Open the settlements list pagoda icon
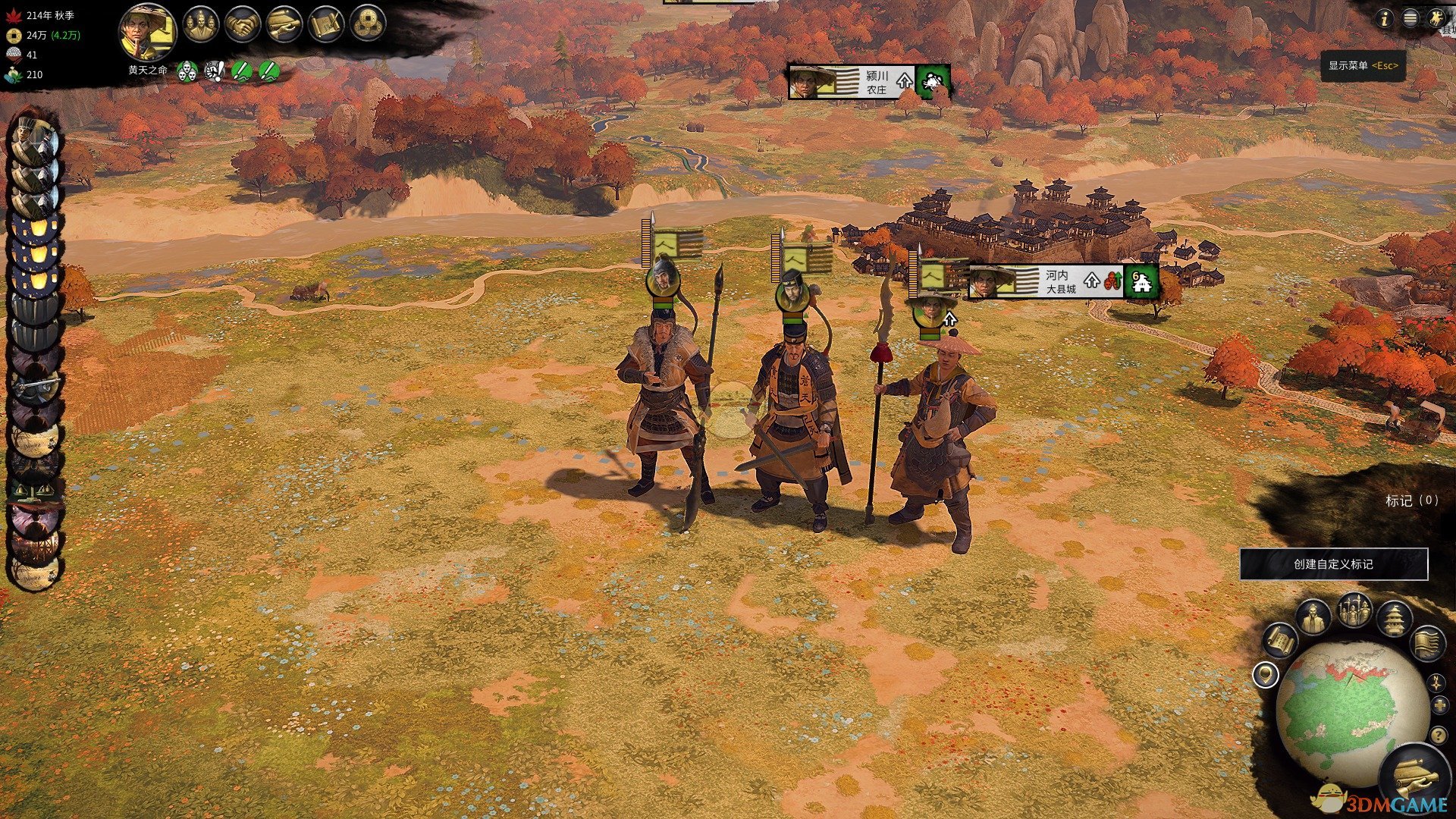This screenshot has width=1456, height=819. click(1394, 618)
